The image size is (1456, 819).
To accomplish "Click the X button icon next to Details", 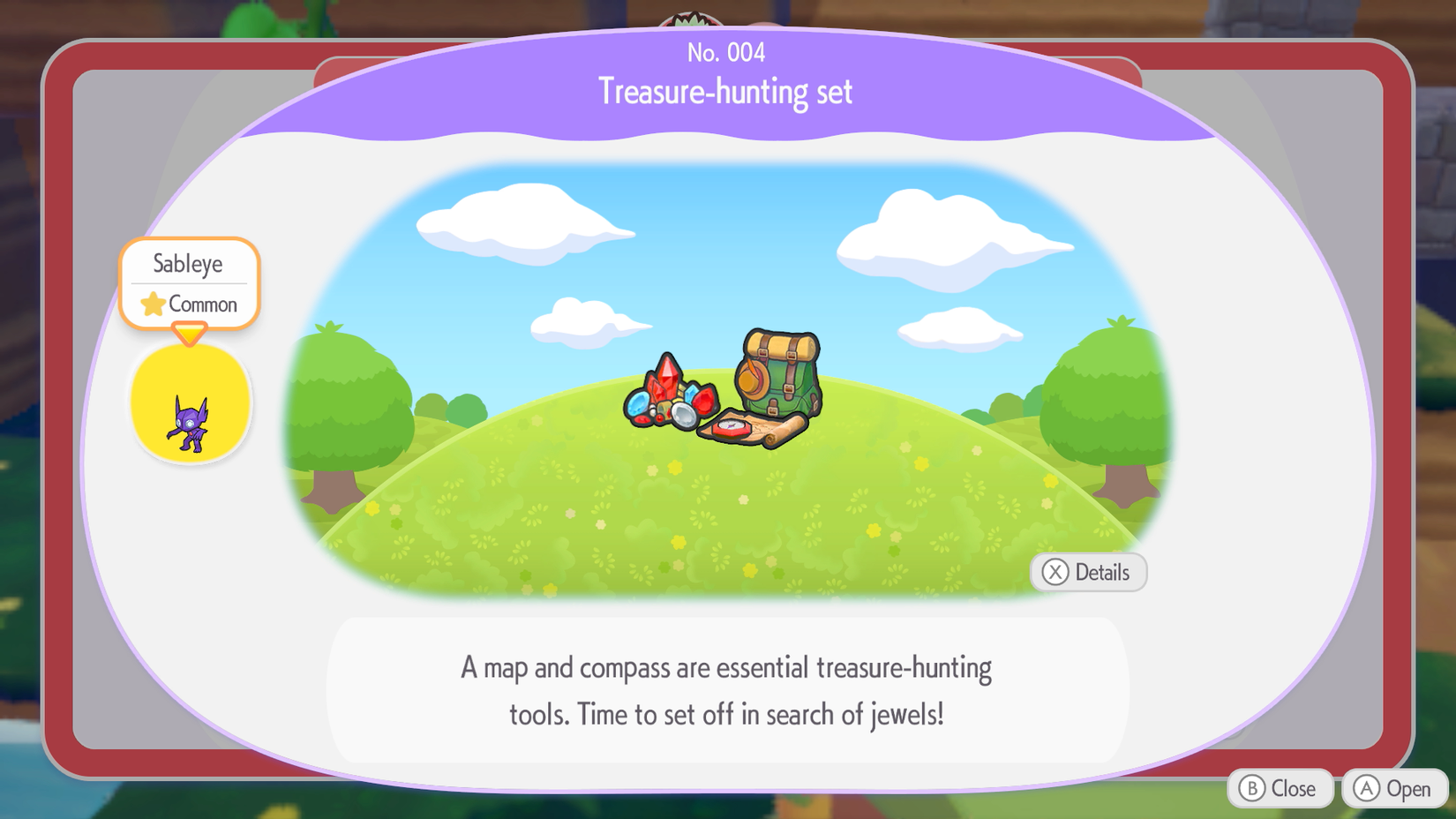I will pos(1054,572).
